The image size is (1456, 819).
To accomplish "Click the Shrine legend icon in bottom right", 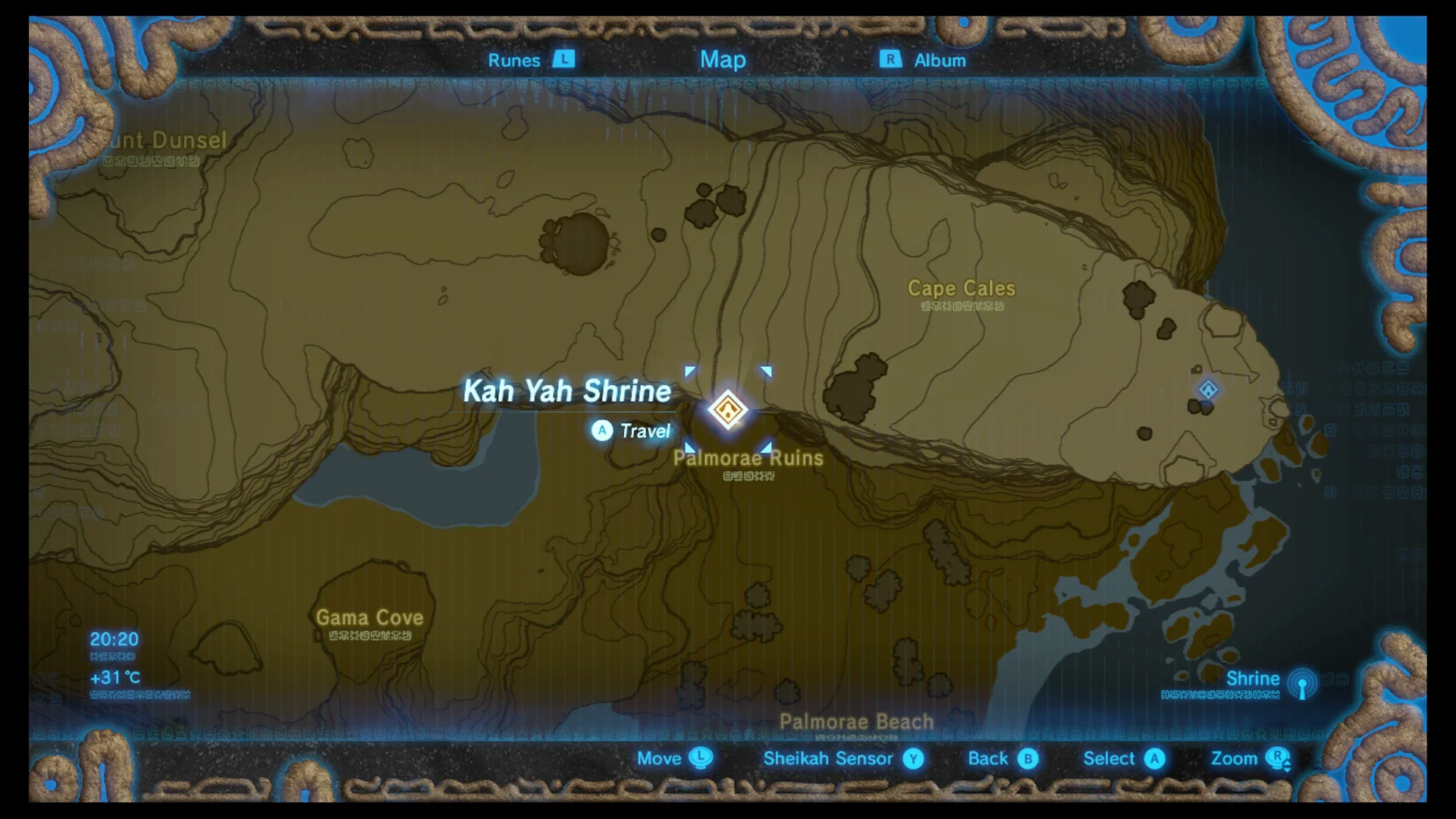I will point(1303,685).
